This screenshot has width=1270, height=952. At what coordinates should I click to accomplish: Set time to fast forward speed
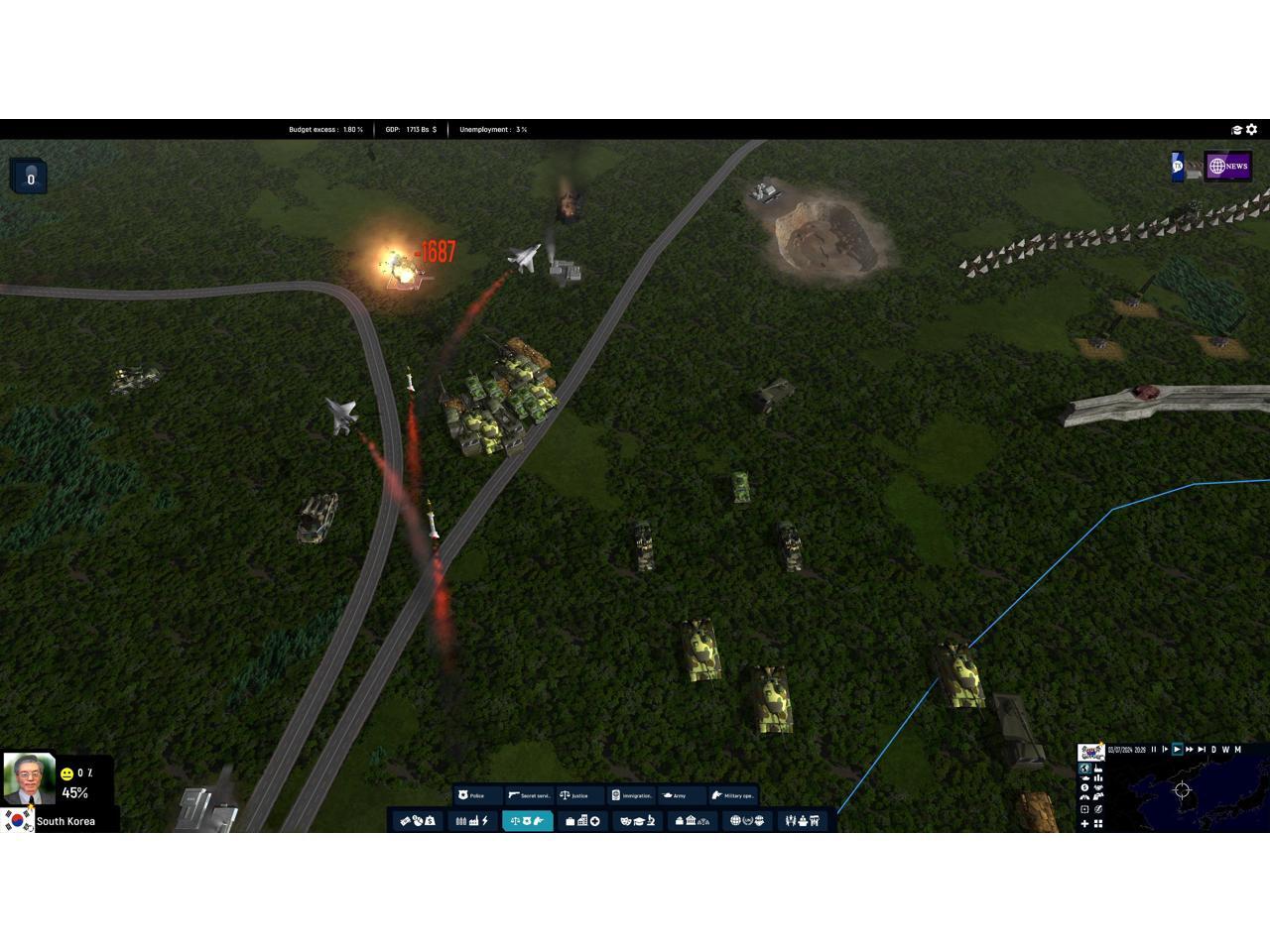(x=1190, y=750)
